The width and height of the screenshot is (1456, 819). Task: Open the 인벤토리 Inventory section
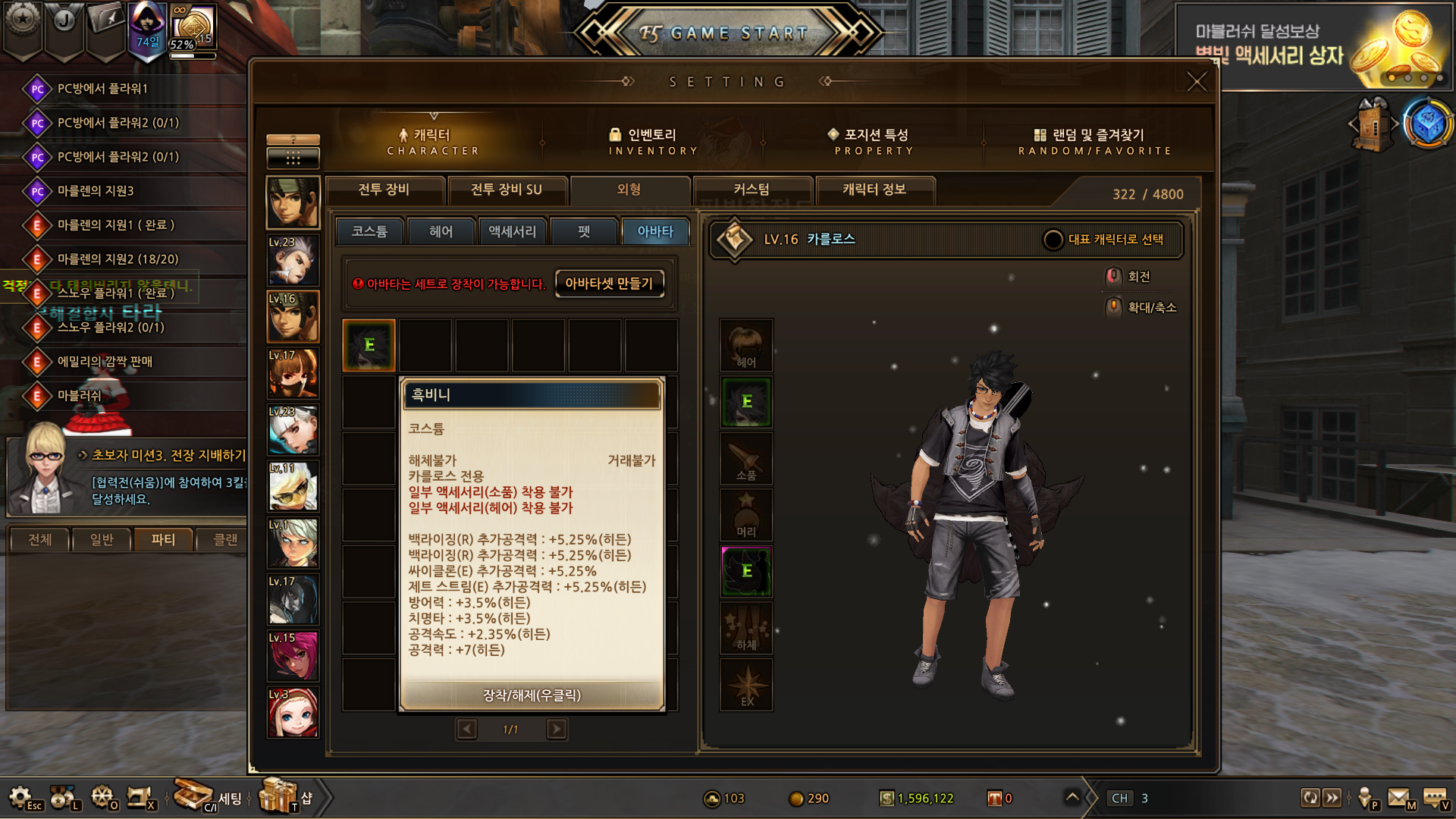(x=652, y=141)
